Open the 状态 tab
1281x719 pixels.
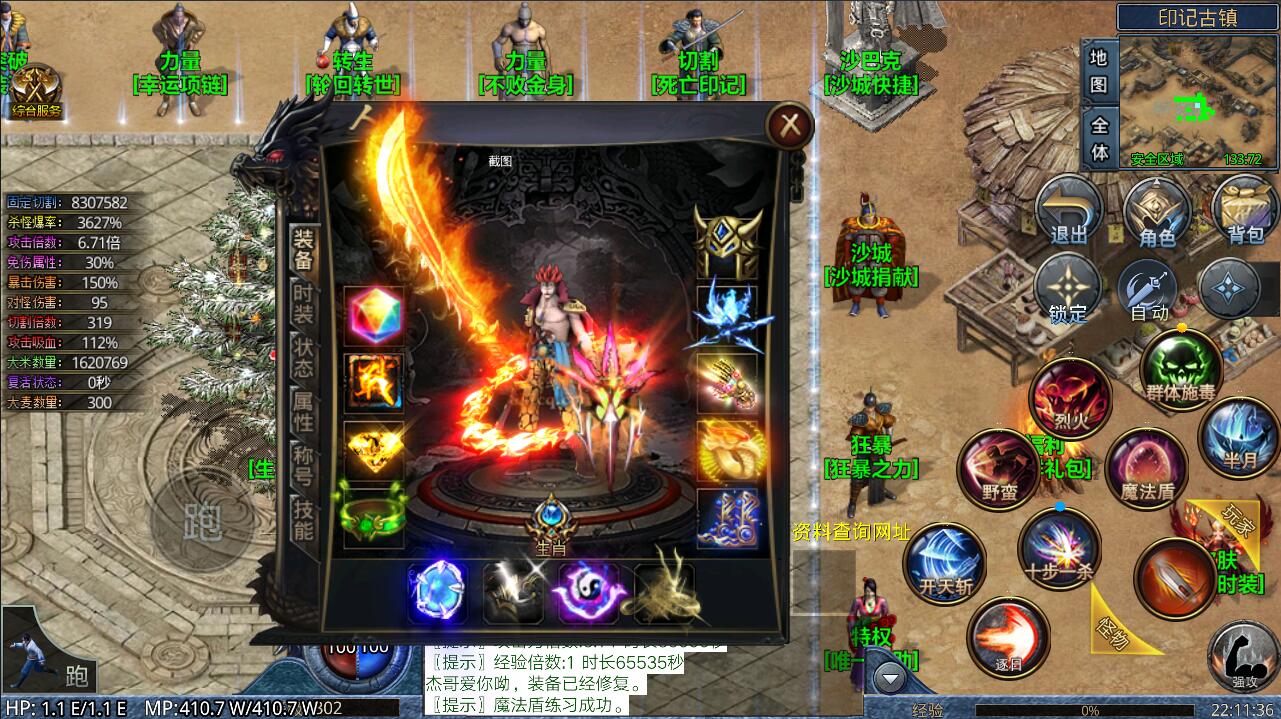pyautogui.click(x=303, y=357)
